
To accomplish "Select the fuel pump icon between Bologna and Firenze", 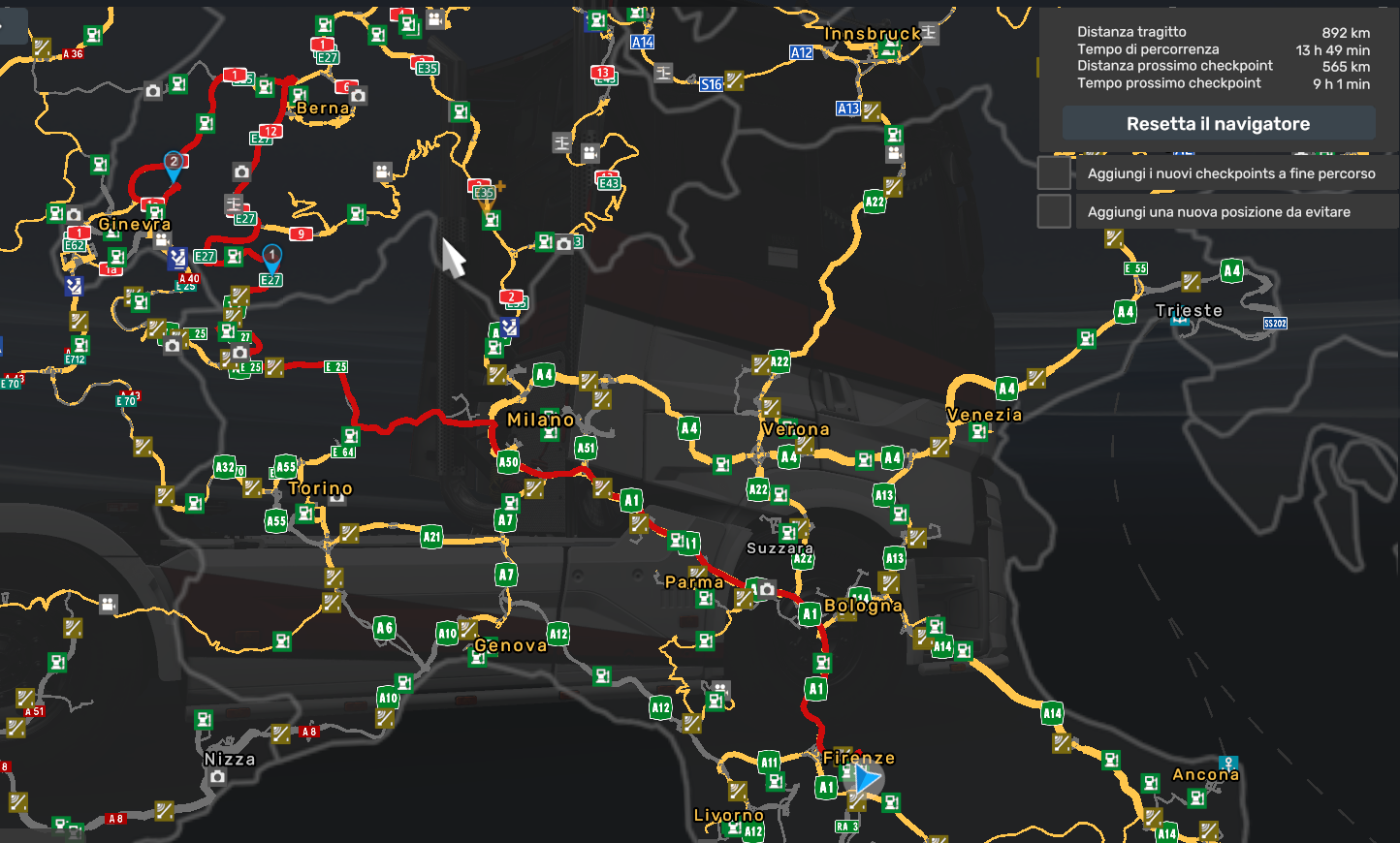I will click(822, 663).
